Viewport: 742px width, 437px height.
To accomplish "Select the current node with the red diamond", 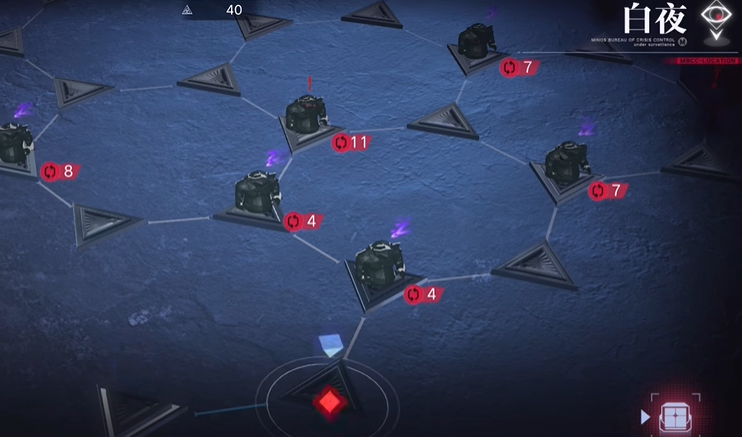I will point(328,400).
